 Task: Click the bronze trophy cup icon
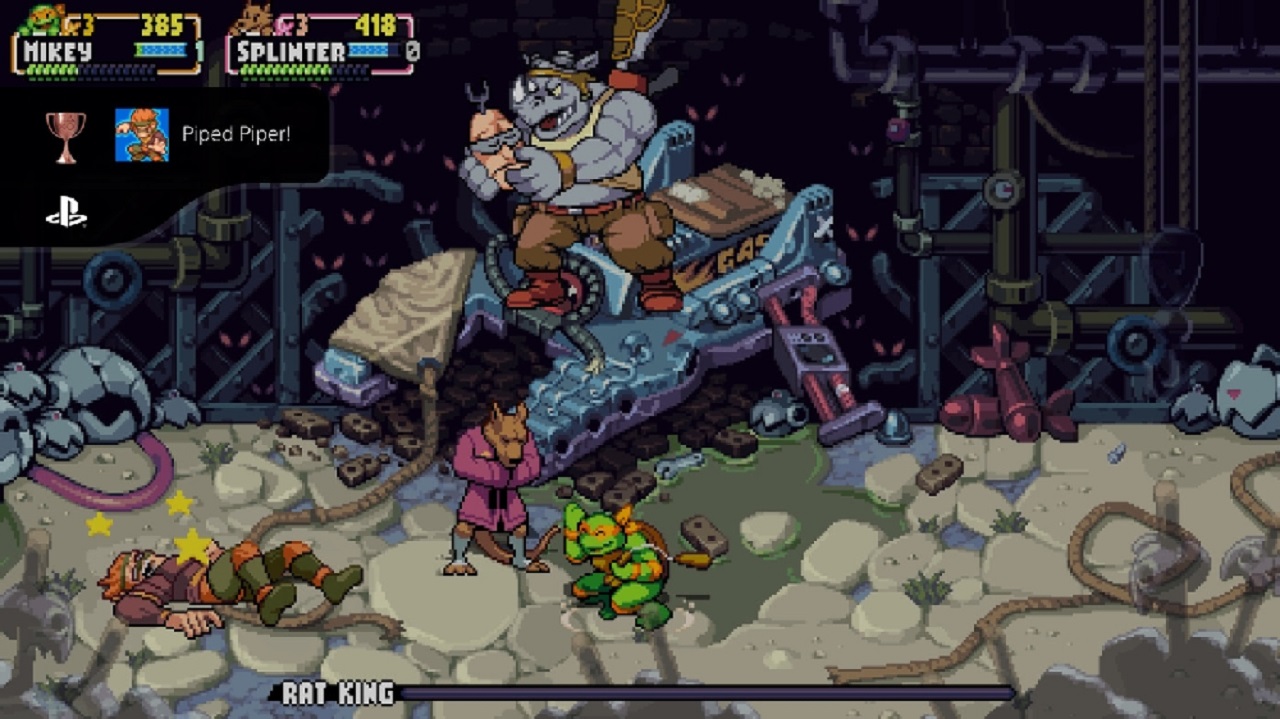point(66,135)
